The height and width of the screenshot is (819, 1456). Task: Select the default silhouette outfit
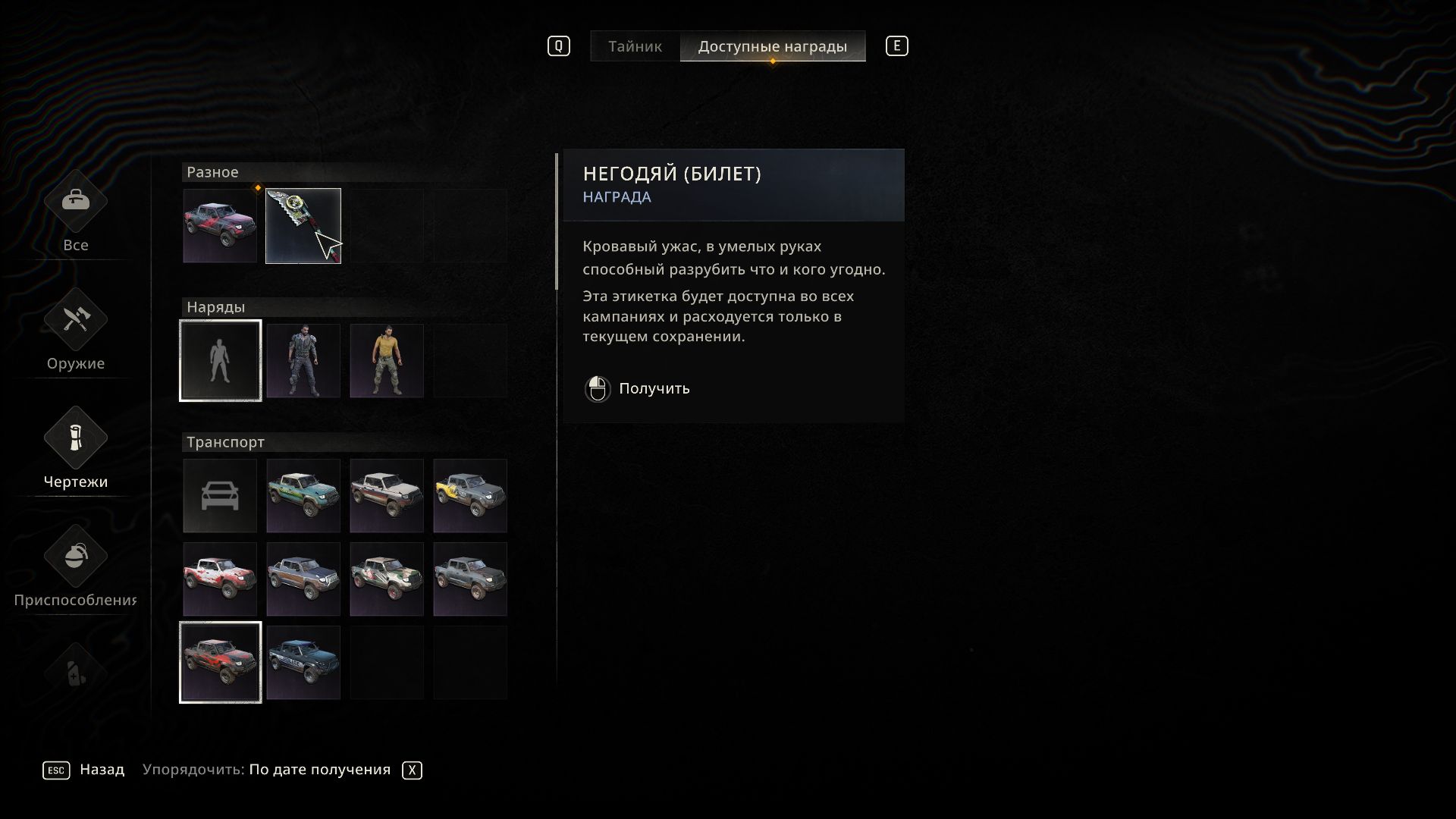pyautogui.click(x=220, y=361)
